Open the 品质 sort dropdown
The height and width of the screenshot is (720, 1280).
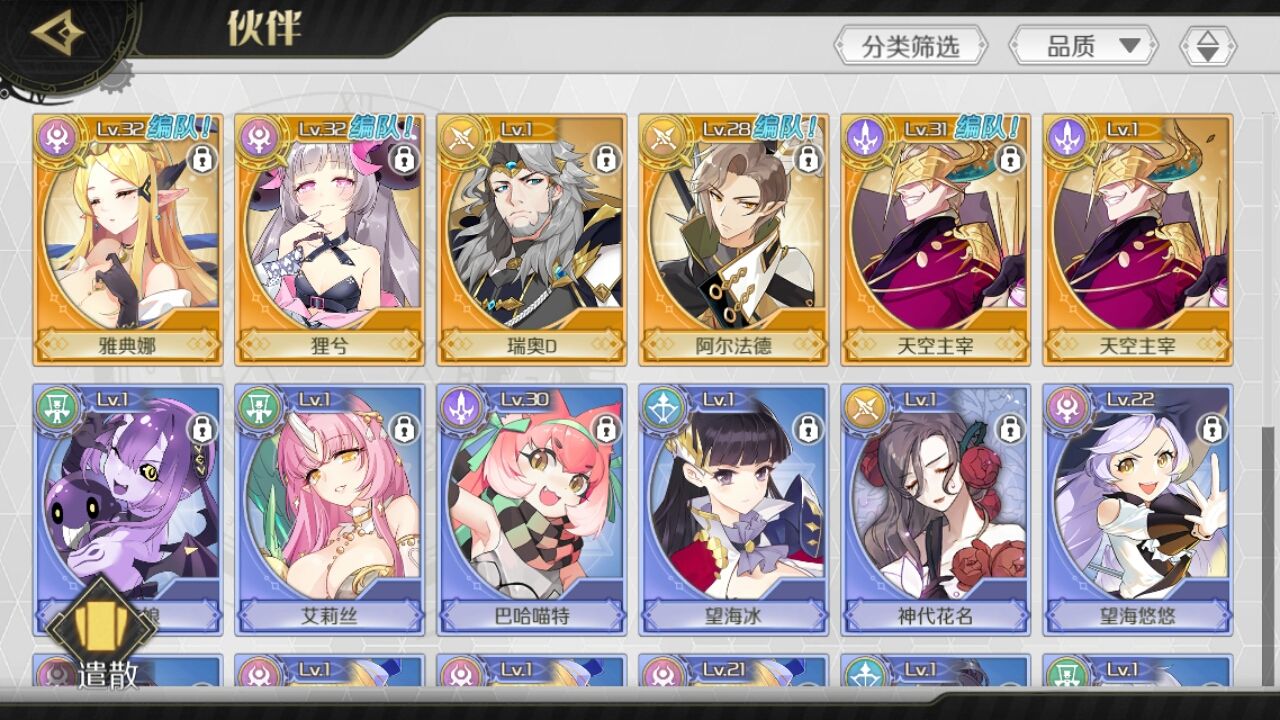(x=1083, y=46)
